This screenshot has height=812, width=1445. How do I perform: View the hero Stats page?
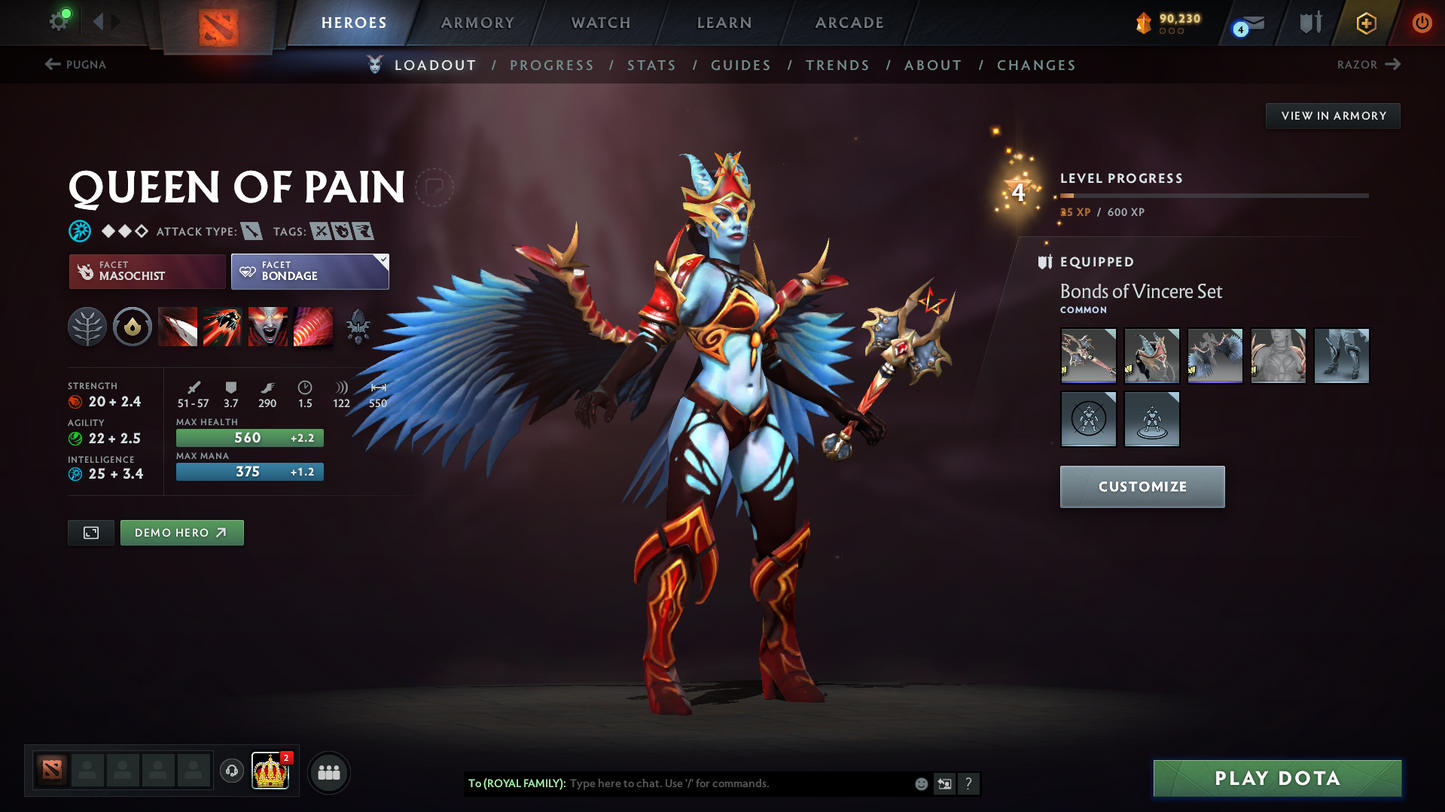click(x=651, y=65)
